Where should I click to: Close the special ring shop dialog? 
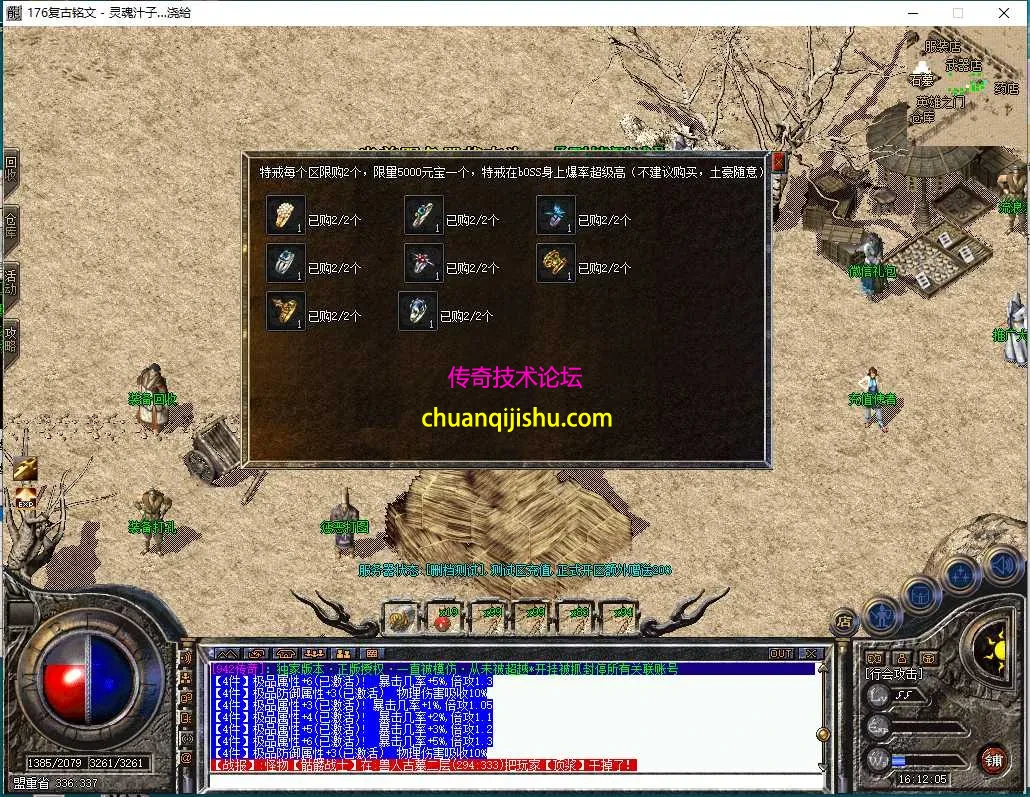[x=779, y=162]
